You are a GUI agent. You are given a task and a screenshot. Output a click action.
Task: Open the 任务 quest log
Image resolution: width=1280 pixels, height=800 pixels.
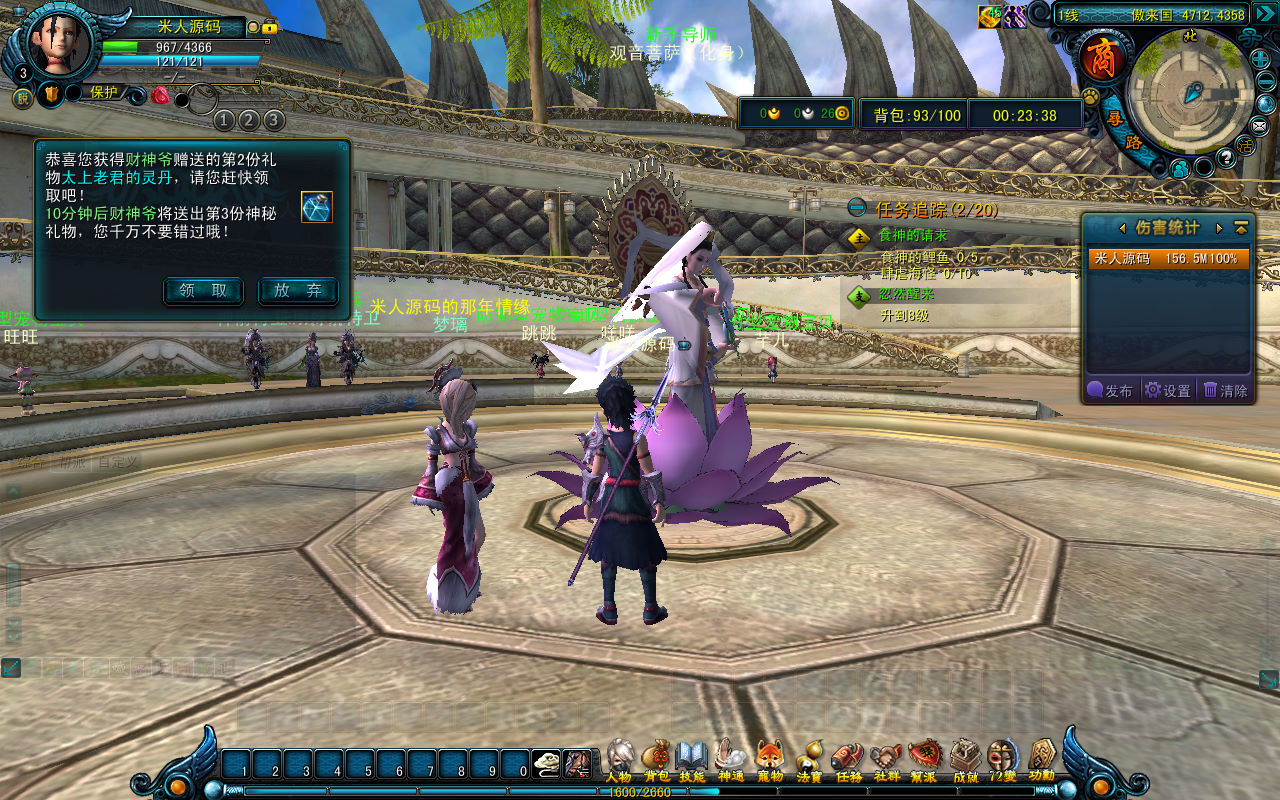click(x=847, y=760)
